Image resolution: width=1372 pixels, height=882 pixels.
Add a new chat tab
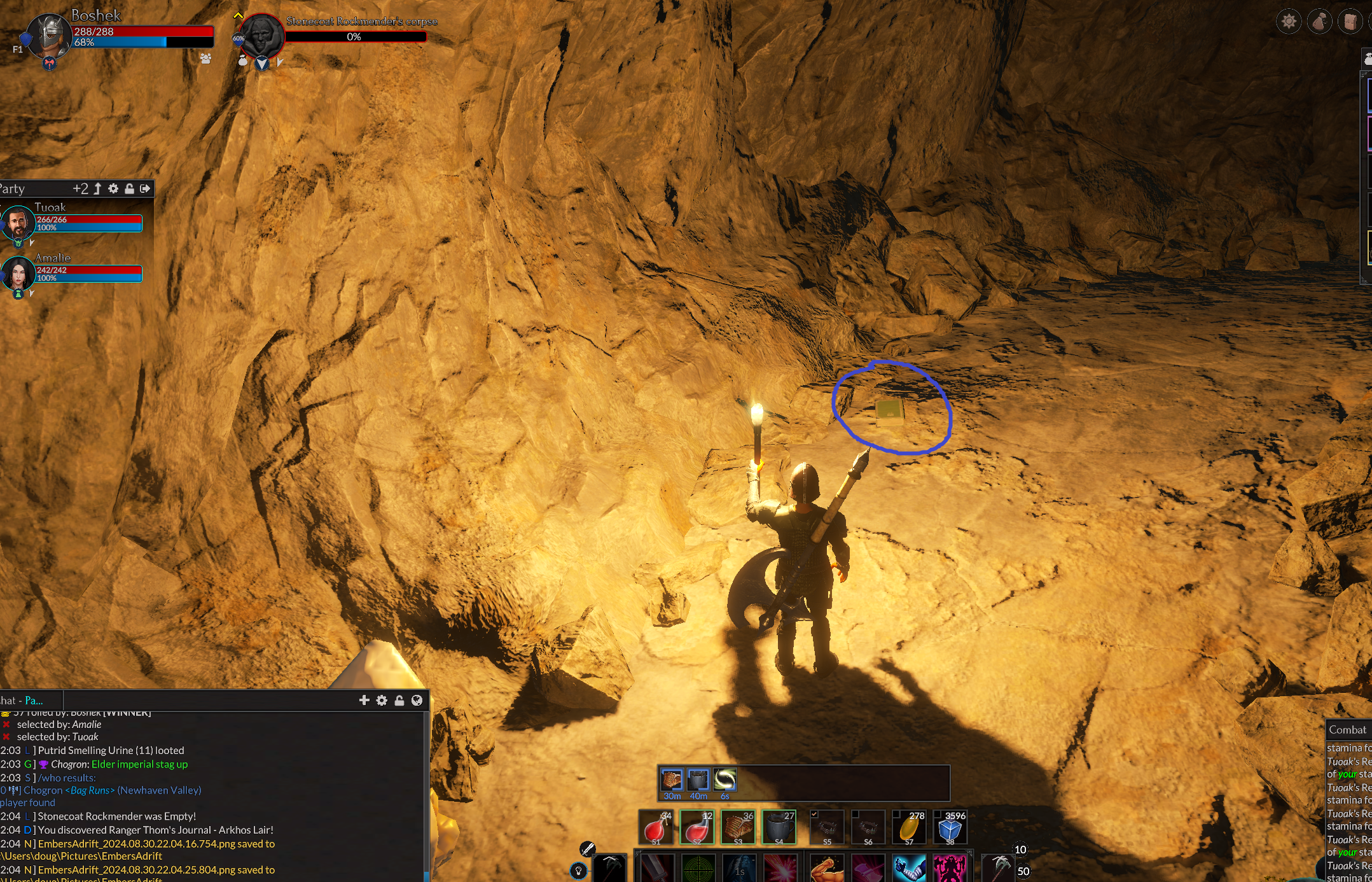364,700
